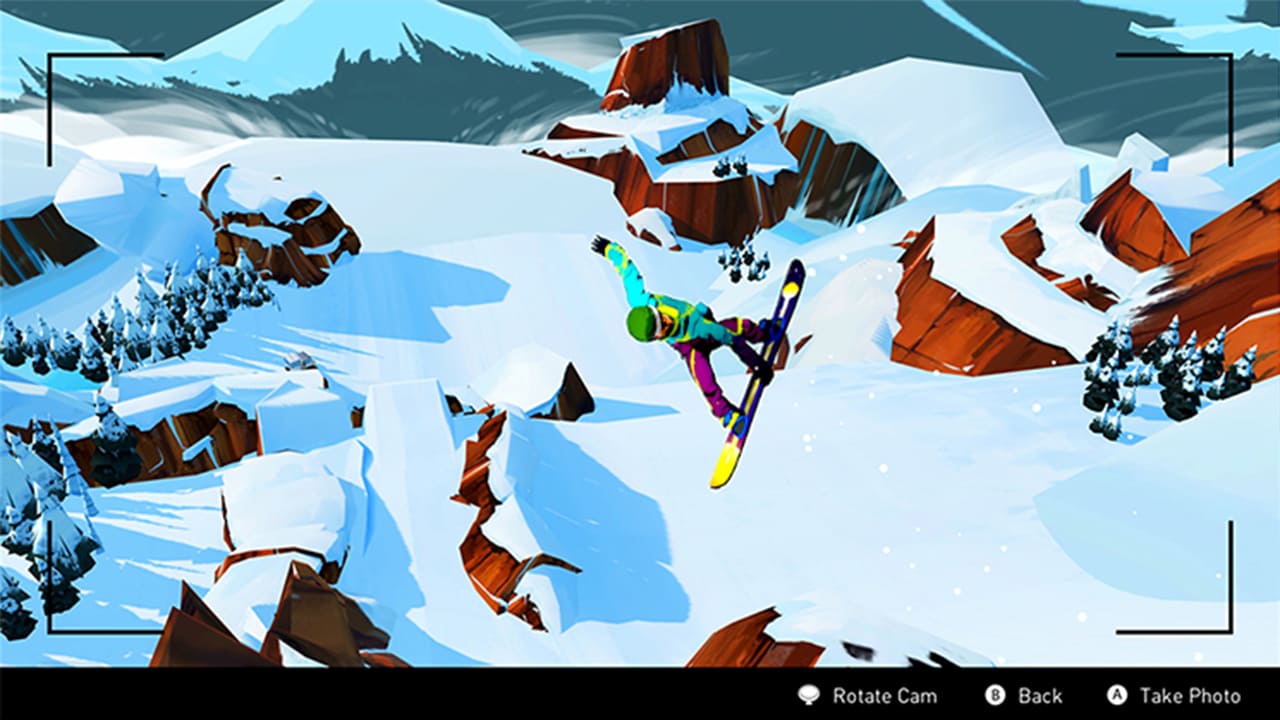Click the snowboarder's goggles

(655, 322)
